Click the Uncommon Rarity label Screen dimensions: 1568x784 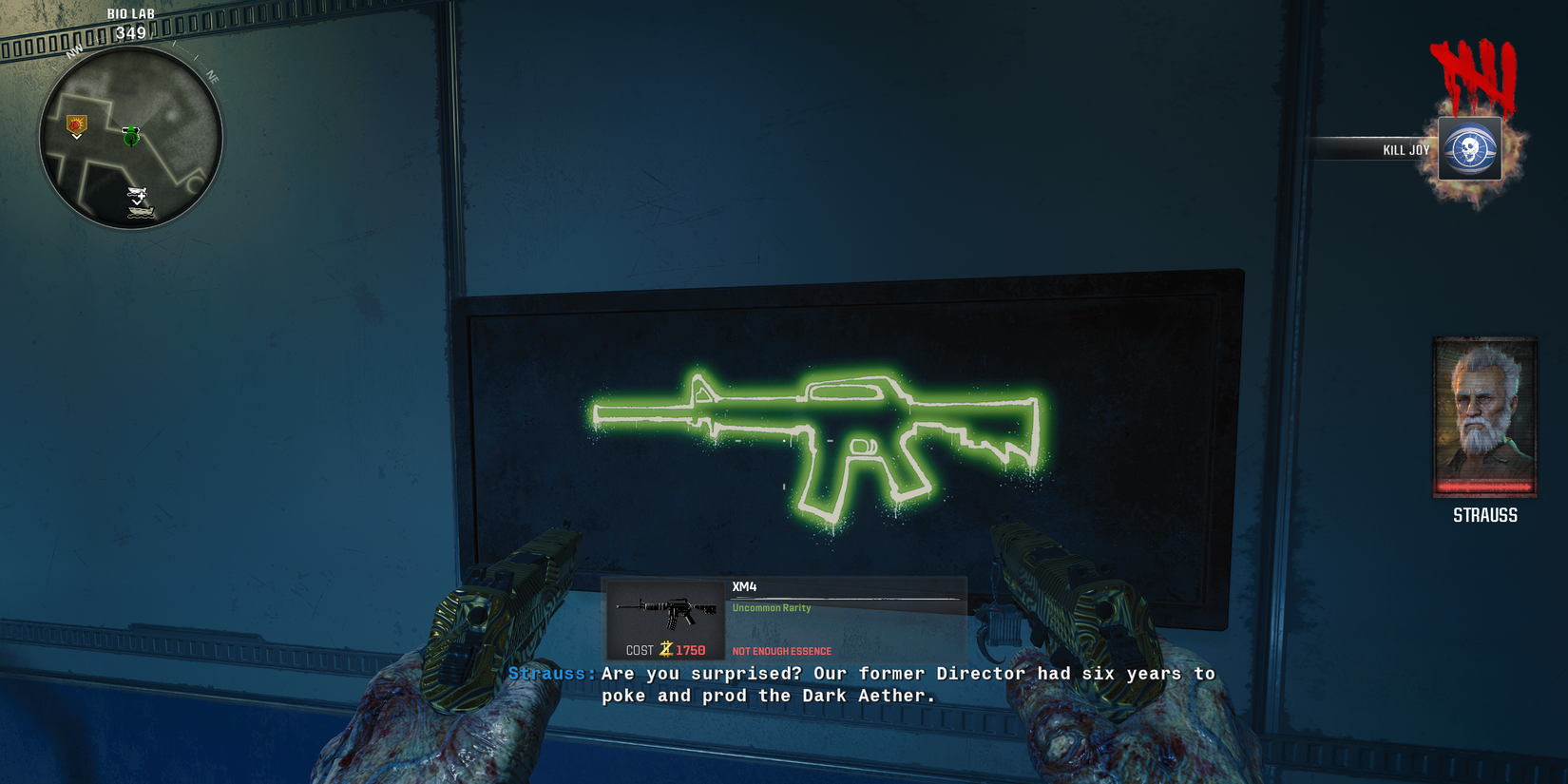point(770,607)
